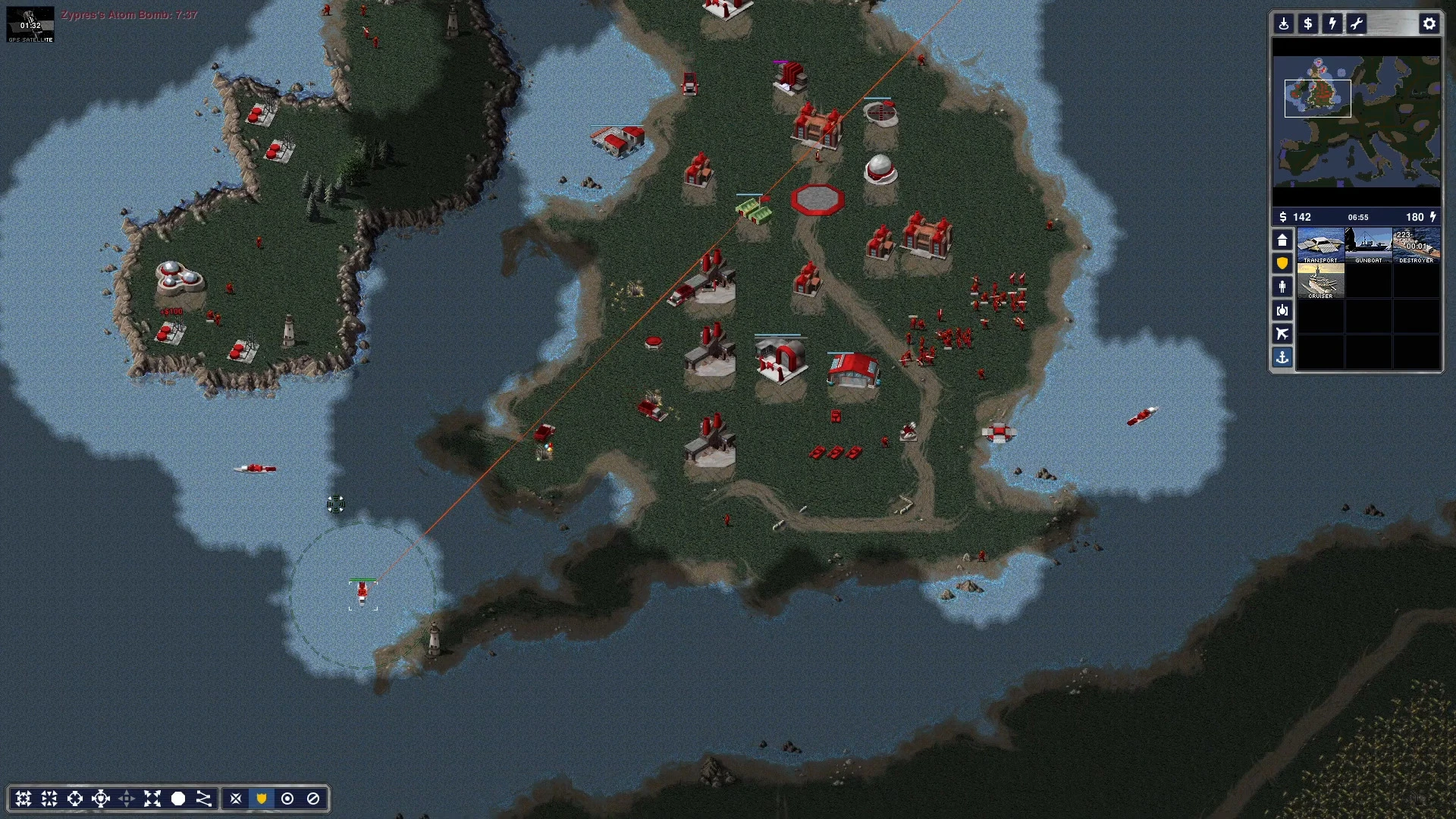Toggle the power down lightning button

(x=1332, y=24)
